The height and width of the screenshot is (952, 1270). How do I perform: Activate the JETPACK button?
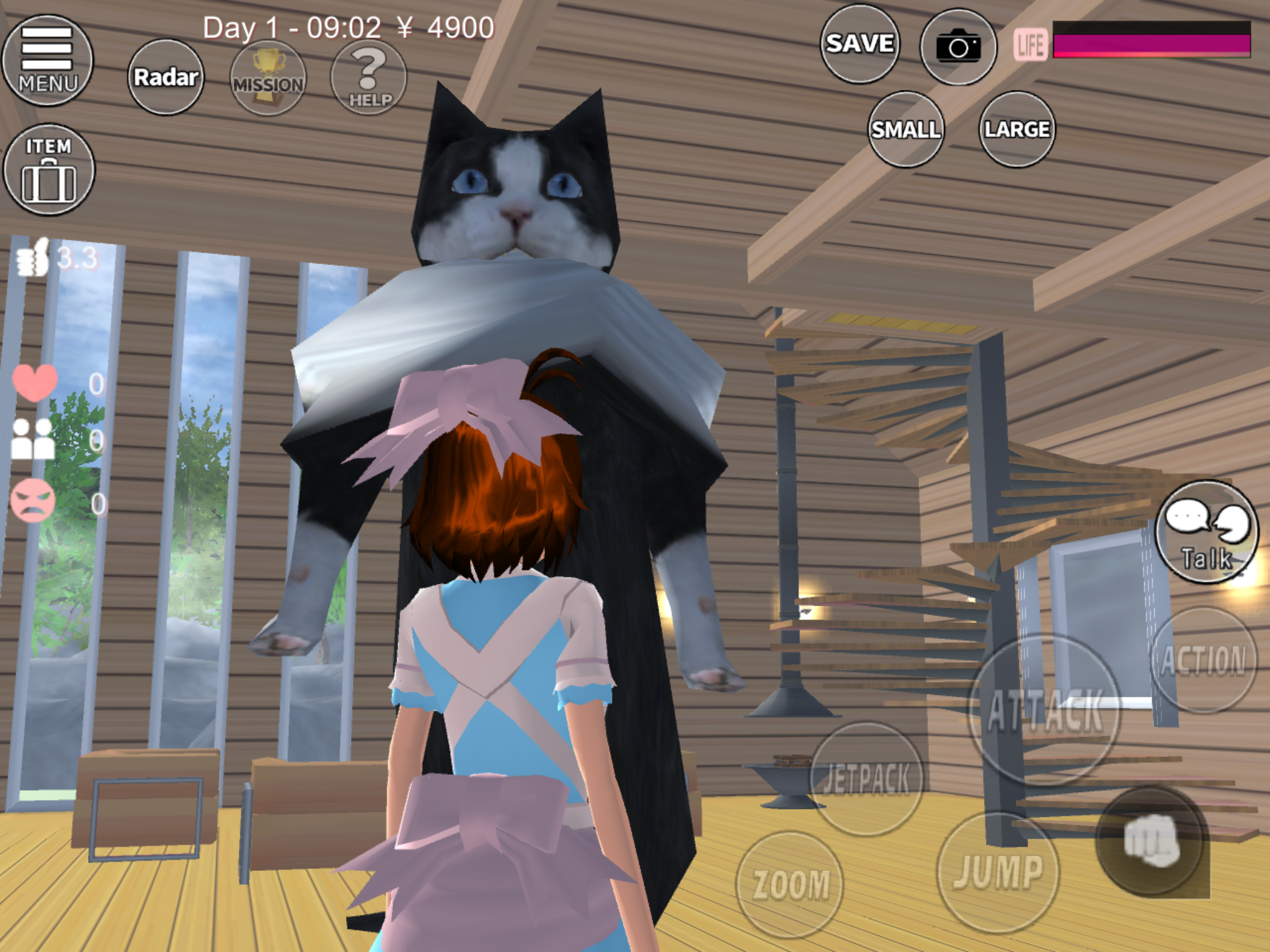866,778
